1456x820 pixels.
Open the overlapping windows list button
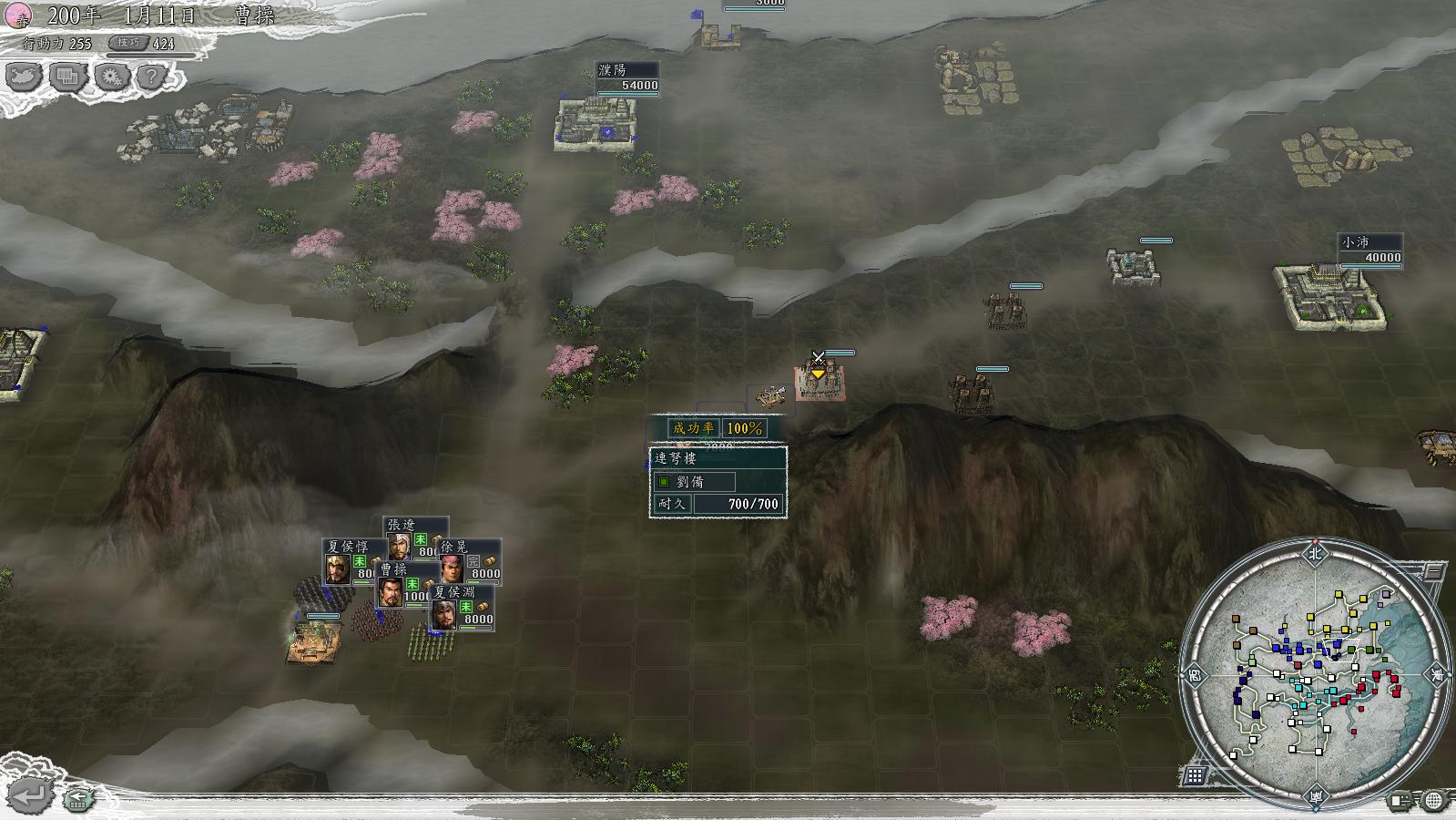point(66,77)
